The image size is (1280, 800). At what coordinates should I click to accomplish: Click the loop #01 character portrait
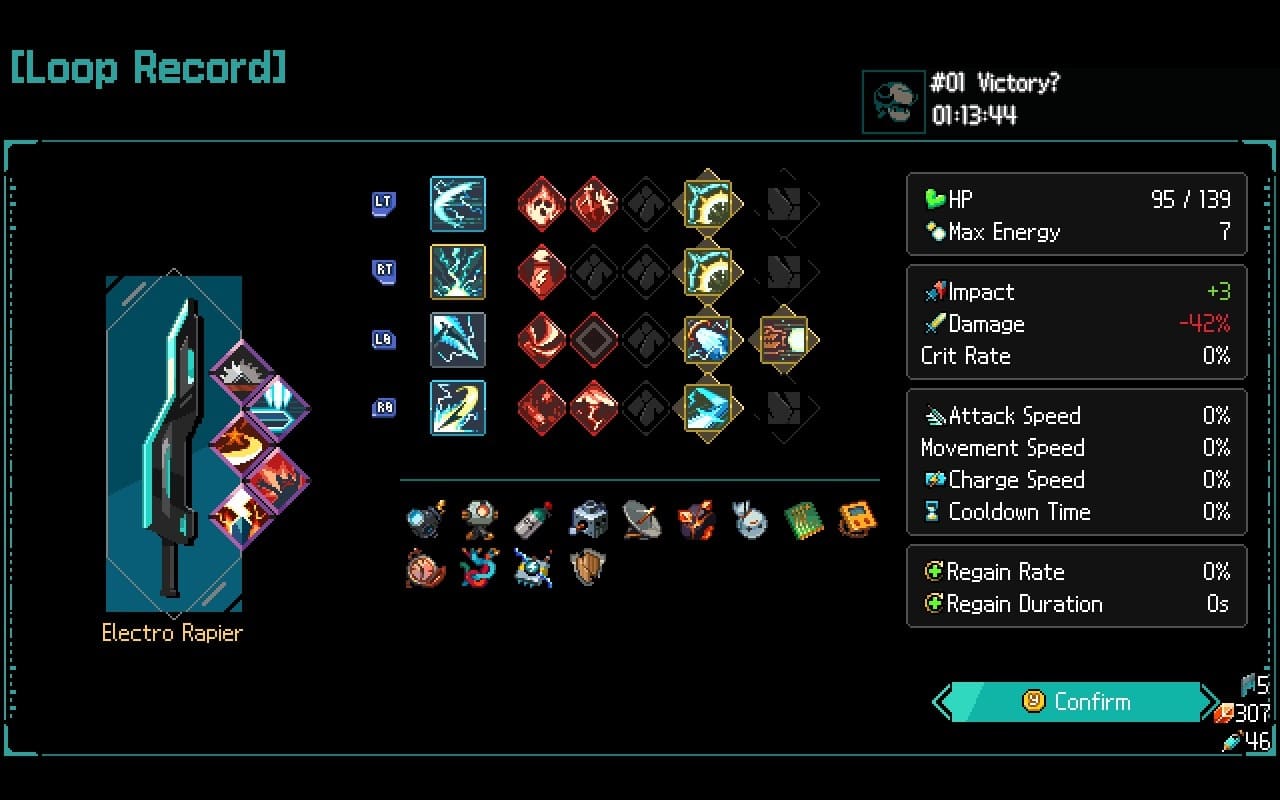click(893, 101)
